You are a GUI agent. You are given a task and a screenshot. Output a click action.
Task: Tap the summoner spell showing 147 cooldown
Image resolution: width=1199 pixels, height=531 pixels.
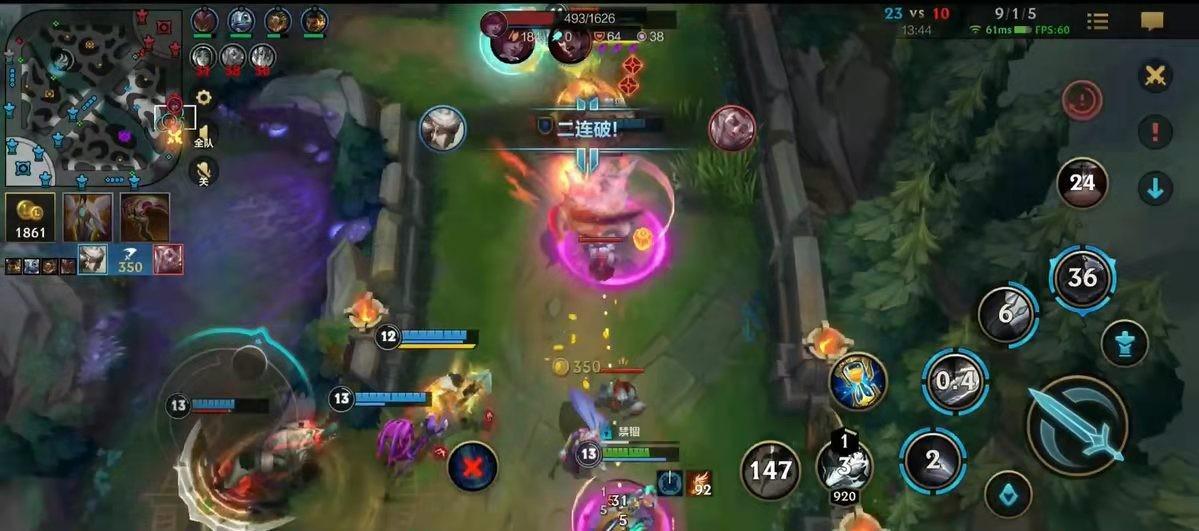(771, 470)
